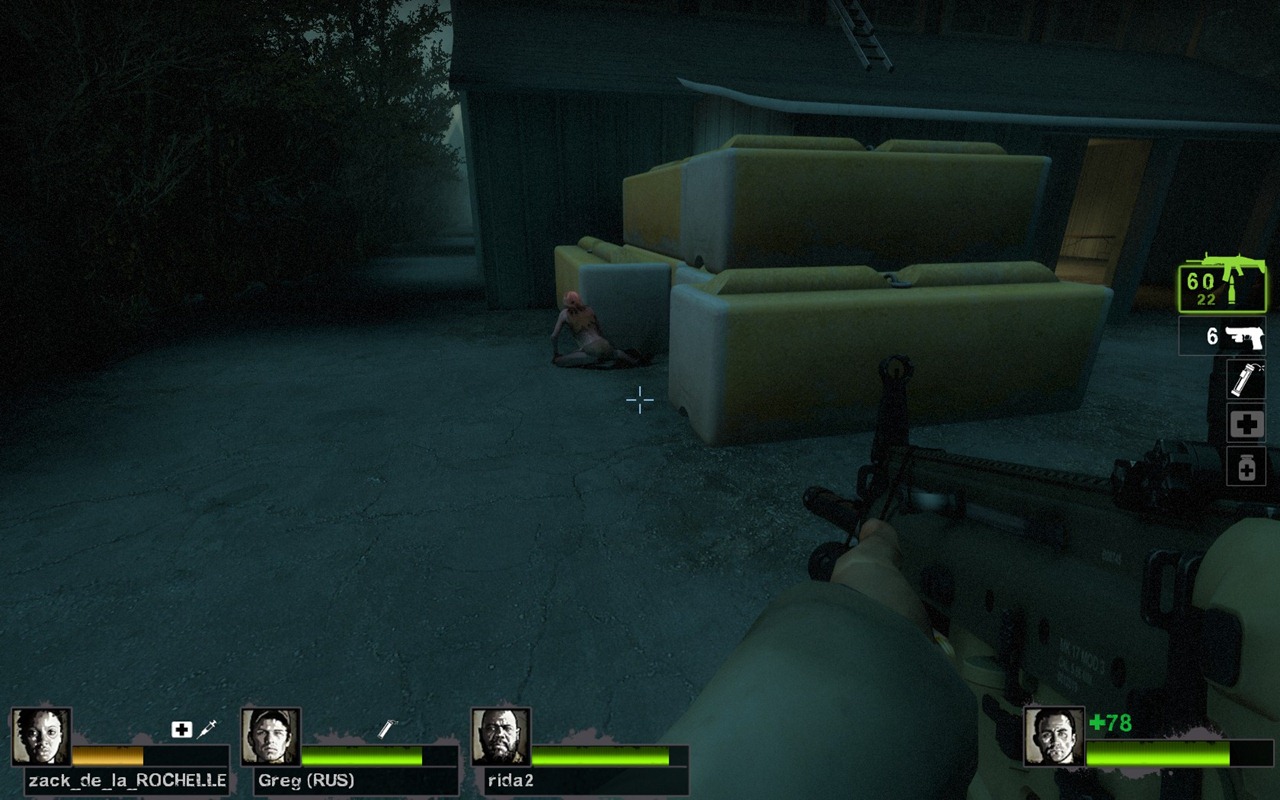The width and height of the screenshot is (1280, 800).
Task: Select Greg (RUS) teammate portrait
Action: 270,737
